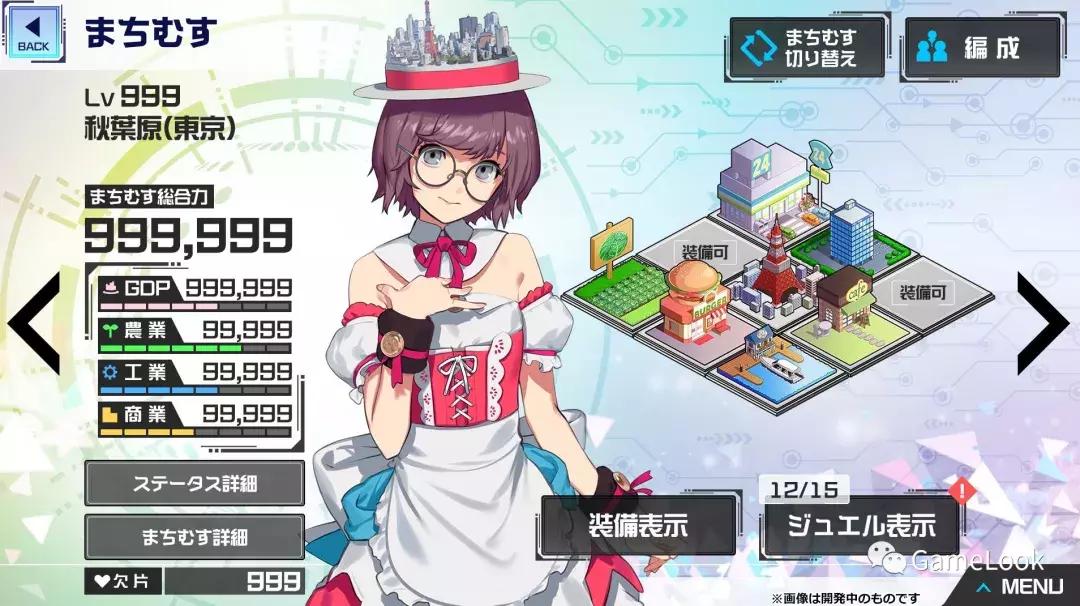The height and width of the screenshot is (606, 1080).
Task: Select the Tokyo Tower center tile
Action: 775,268
